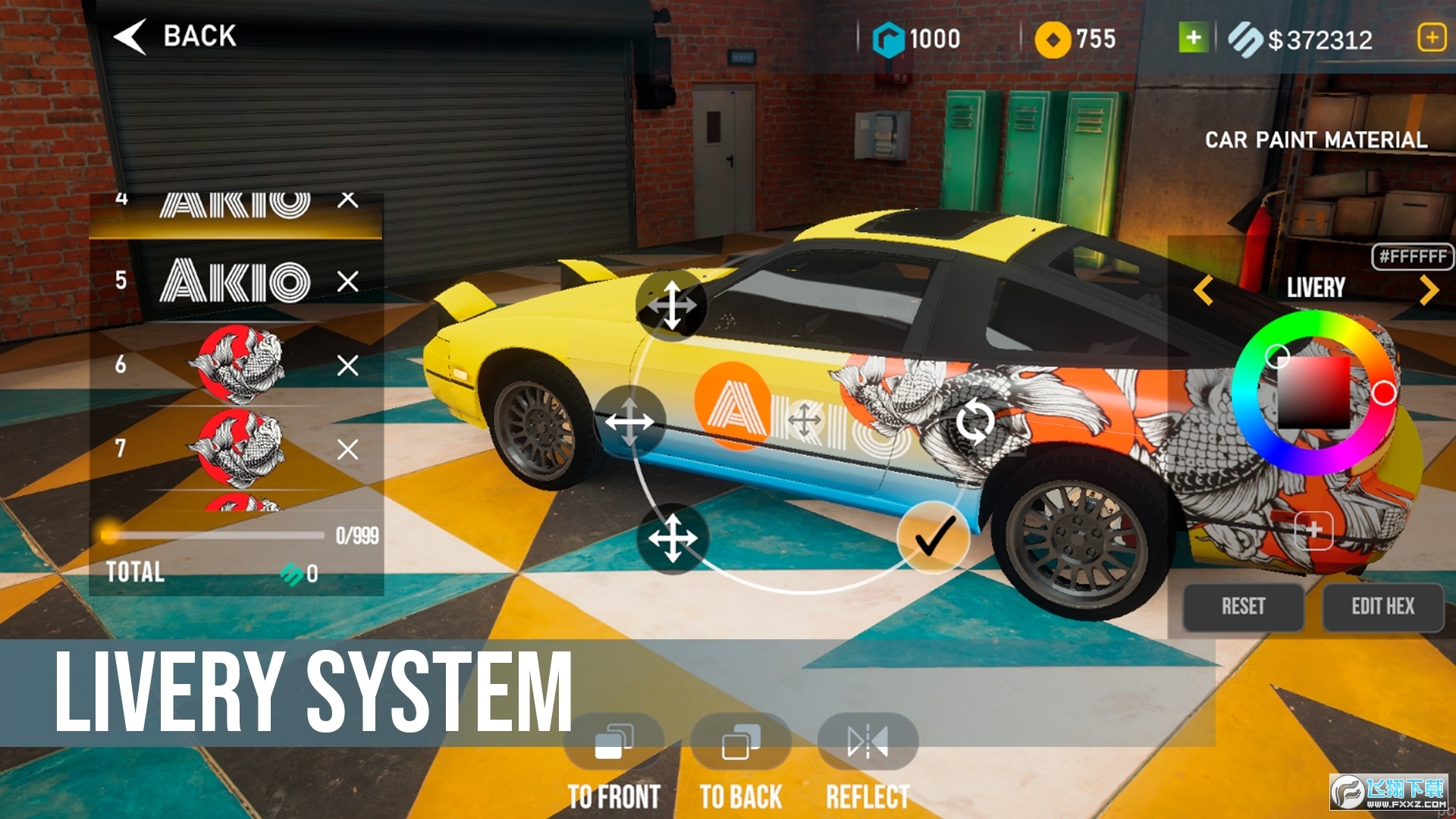Reset the paint color
1456x819 pixels.
[x=1243, y=607]
